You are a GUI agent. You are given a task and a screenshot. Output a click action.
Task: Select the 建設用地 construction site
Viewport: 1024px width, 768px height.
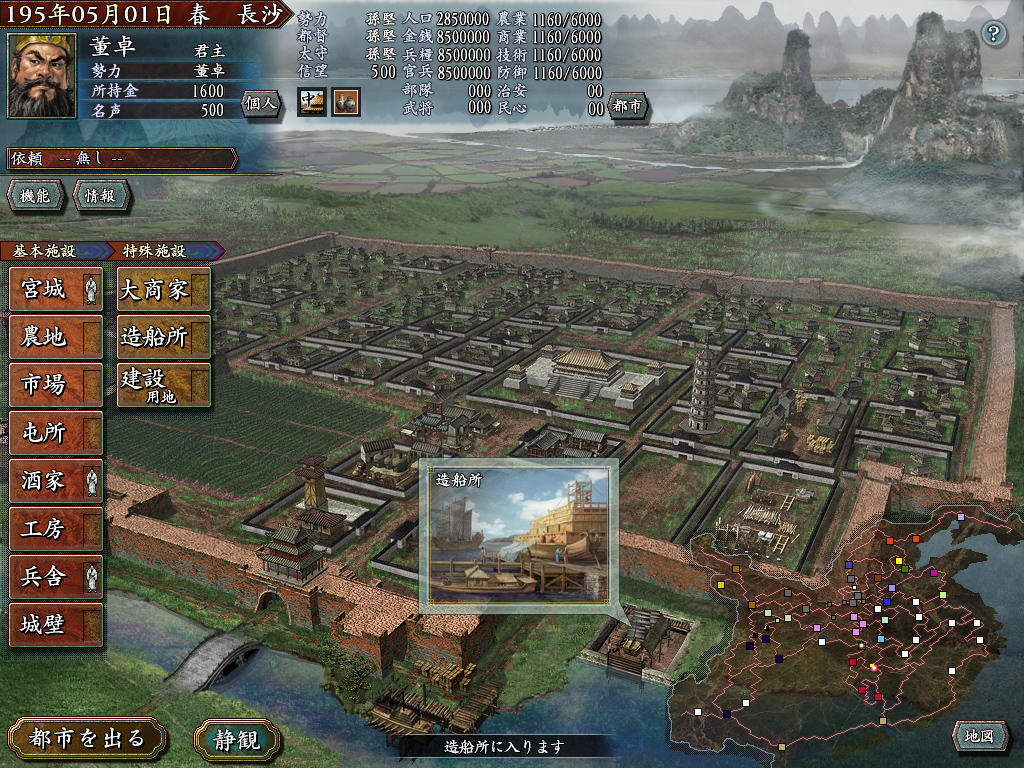click(x=163, y=384)
